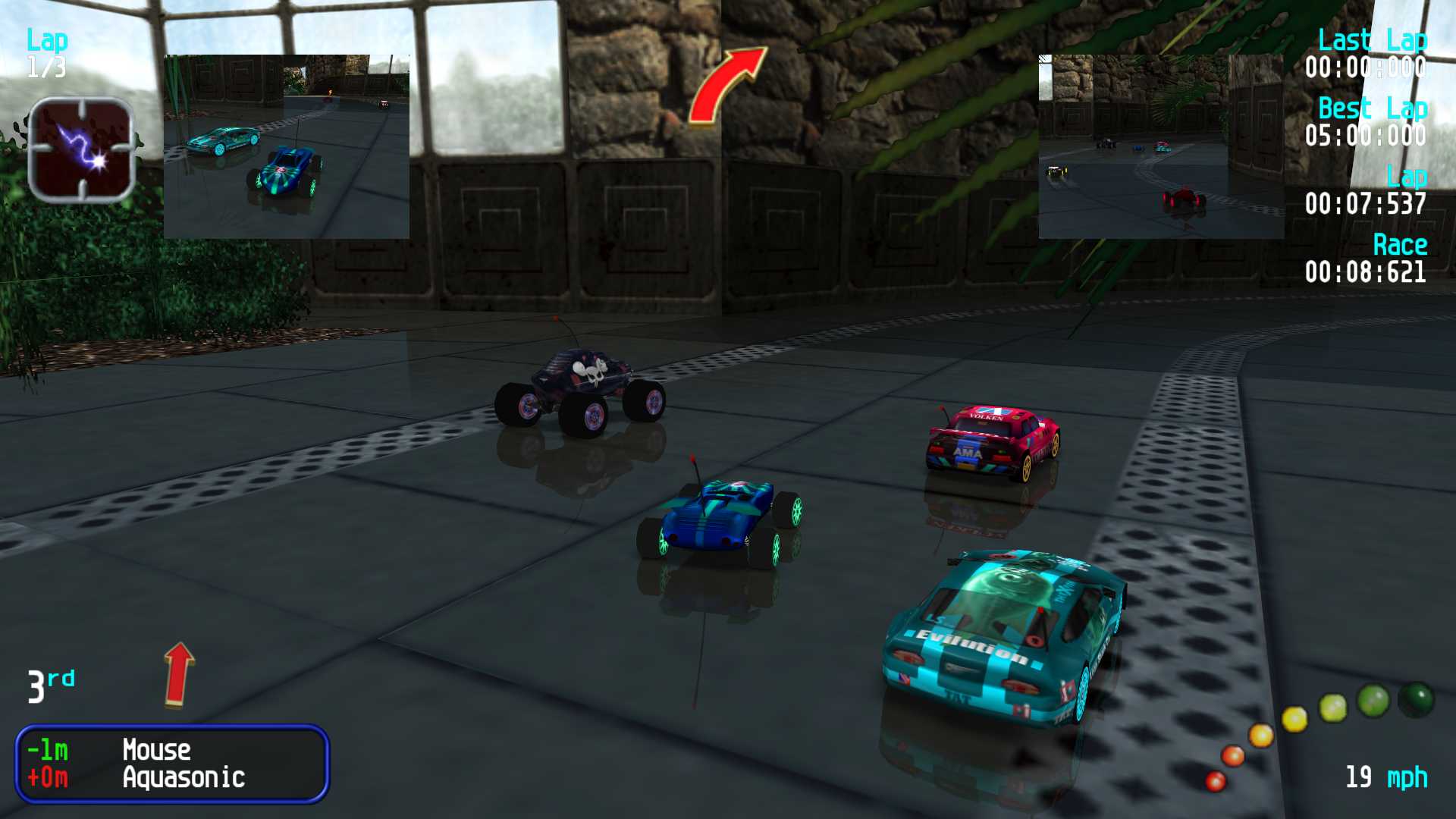Click the Lap 1/3 counter
Screen dimensions: 1456x819
click(47, 53)
